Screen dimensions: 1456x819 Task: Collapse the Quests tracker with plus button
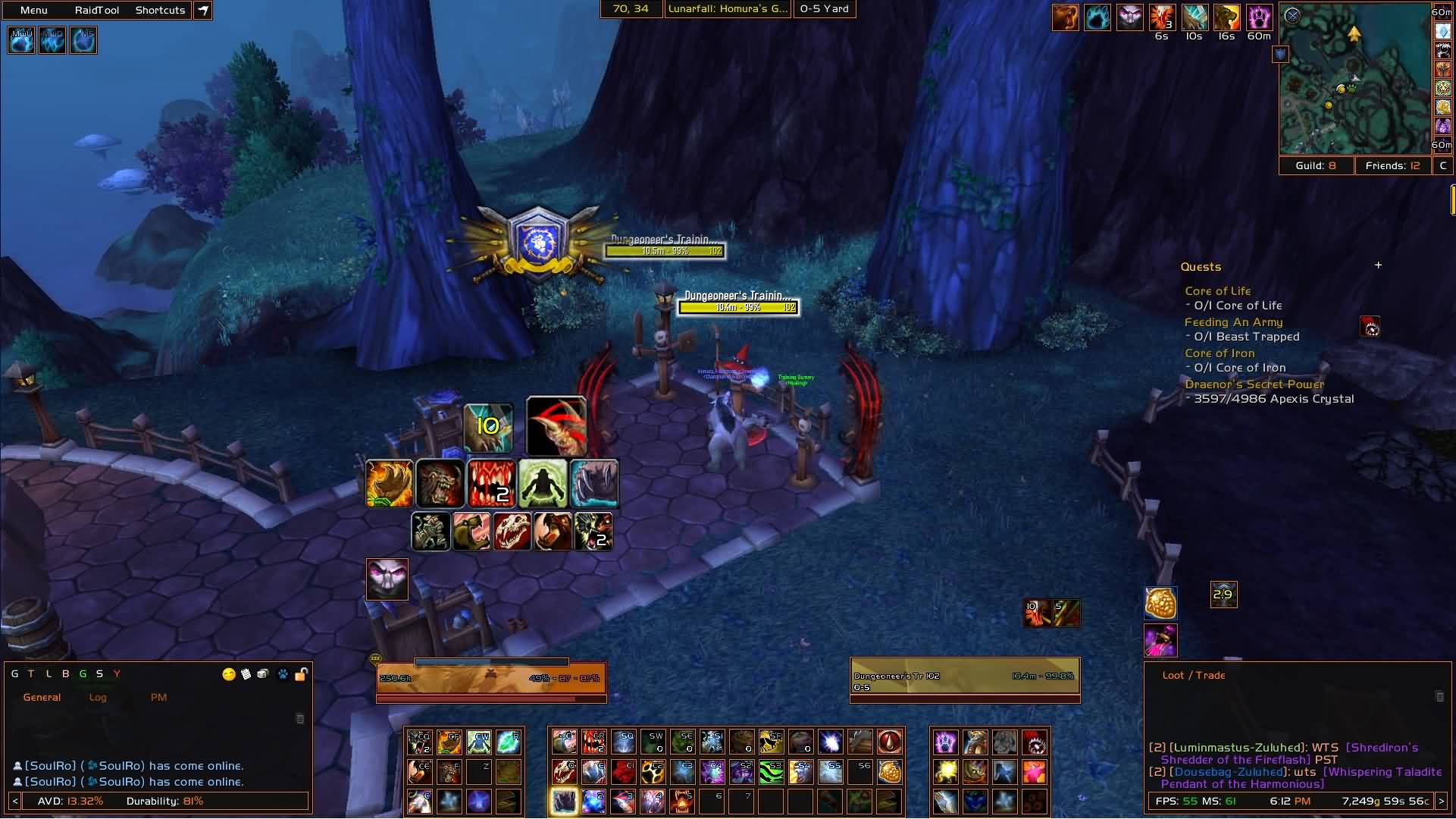[x=1378, y=265]
